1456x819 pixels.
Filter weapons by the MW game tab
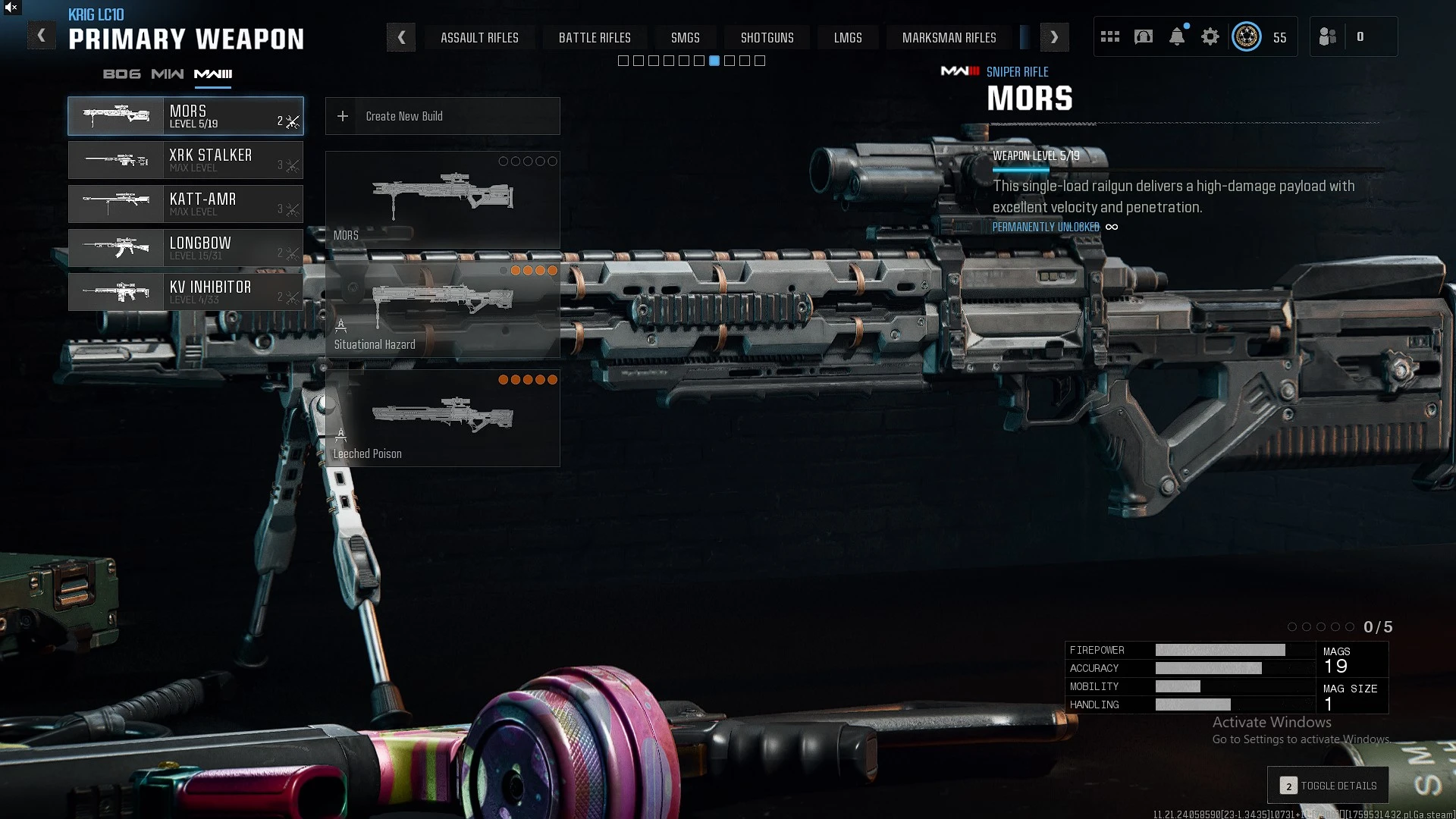click(167, 74)
